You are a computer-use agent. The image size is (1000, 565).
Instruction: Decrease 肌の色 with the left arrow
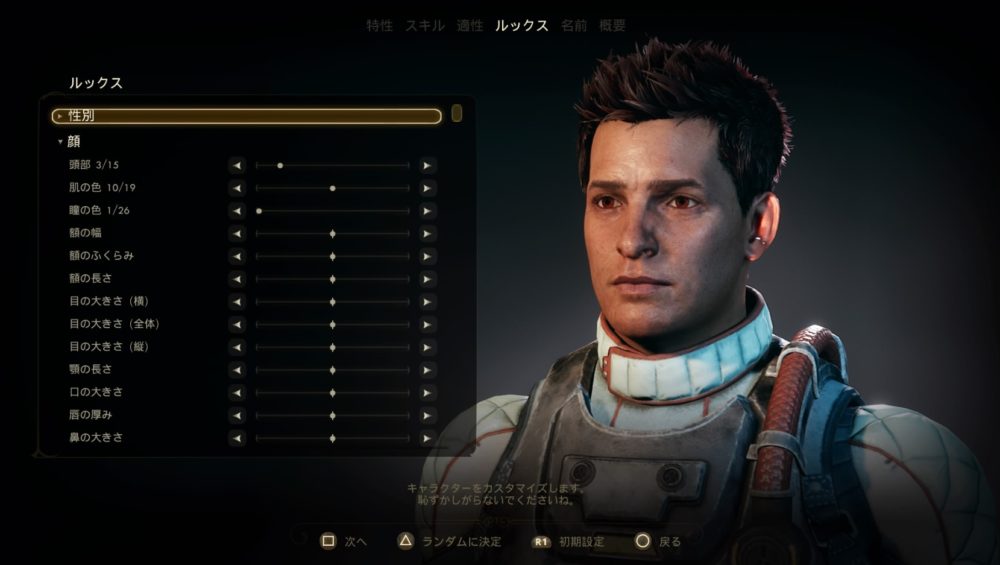(237, 188)
